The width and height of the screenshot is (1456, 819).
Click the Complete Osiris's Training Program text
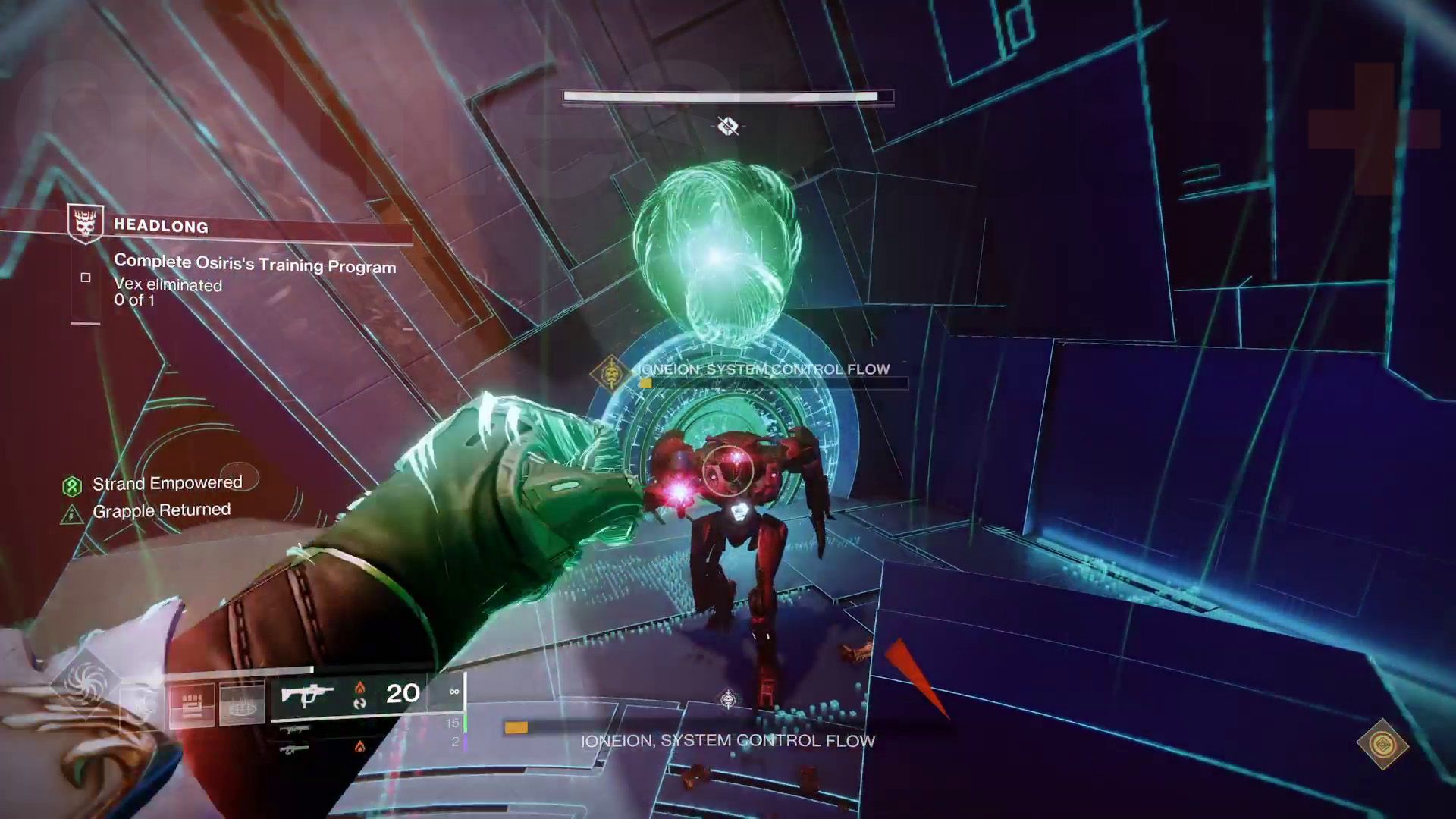pos(254,267)
